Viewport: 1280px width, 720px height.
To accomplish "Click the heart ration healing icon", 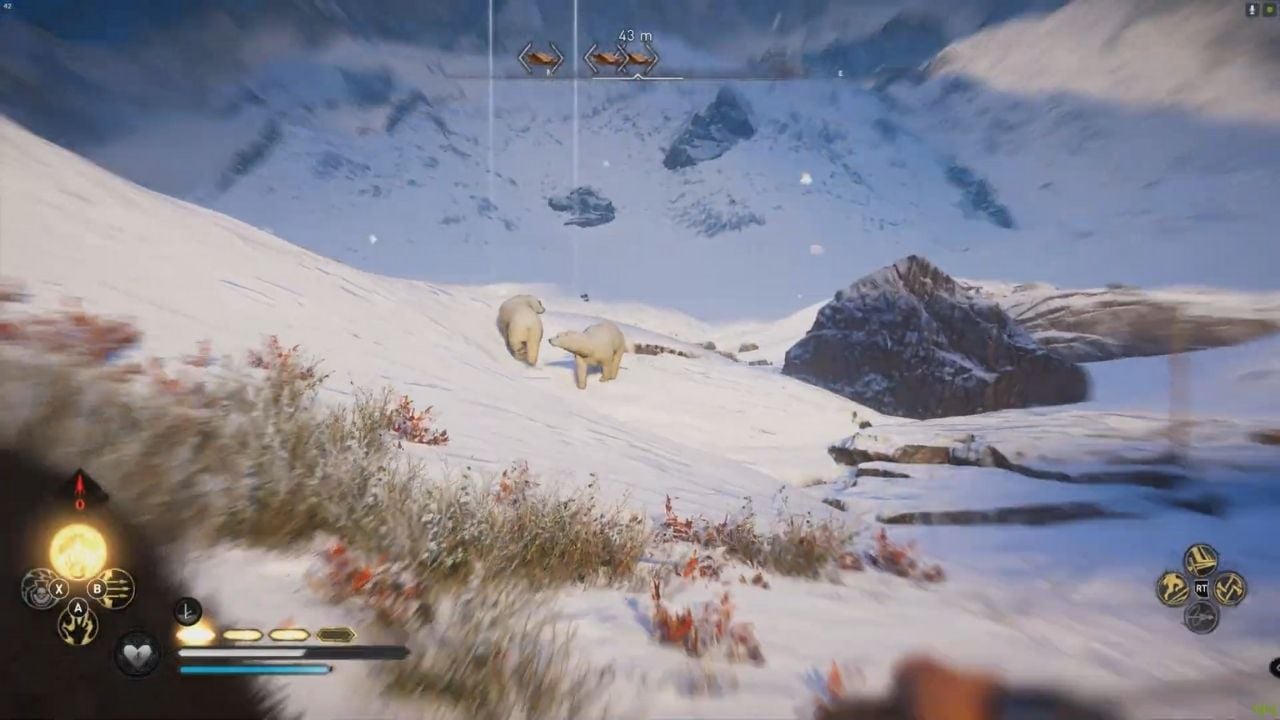I will [137, 652].
